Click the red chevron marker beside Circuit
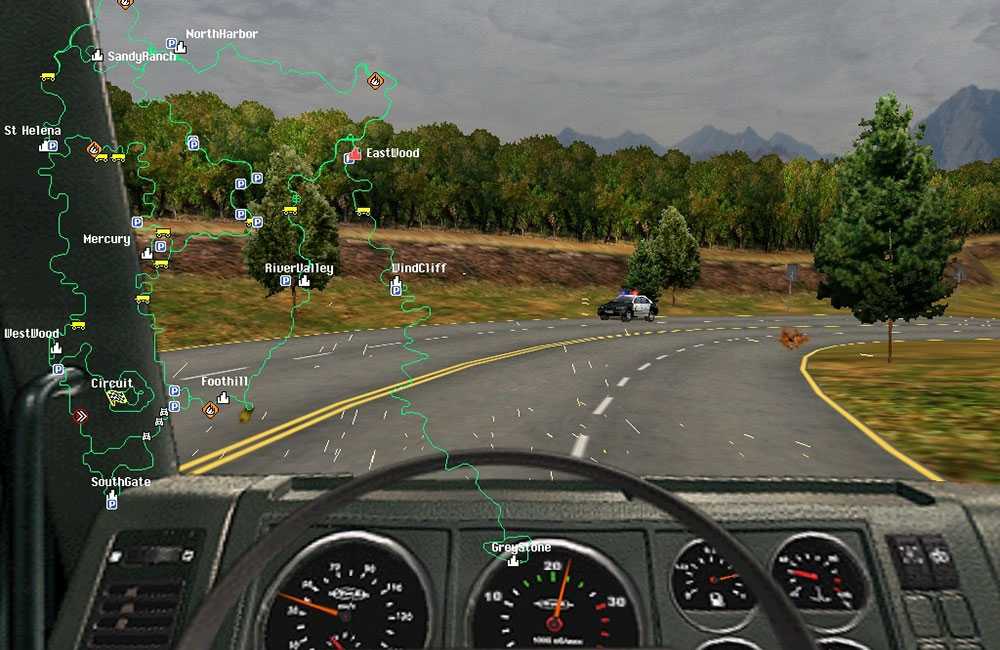Viewport: 1000px width, 650px height. click(x=81, y=416)
